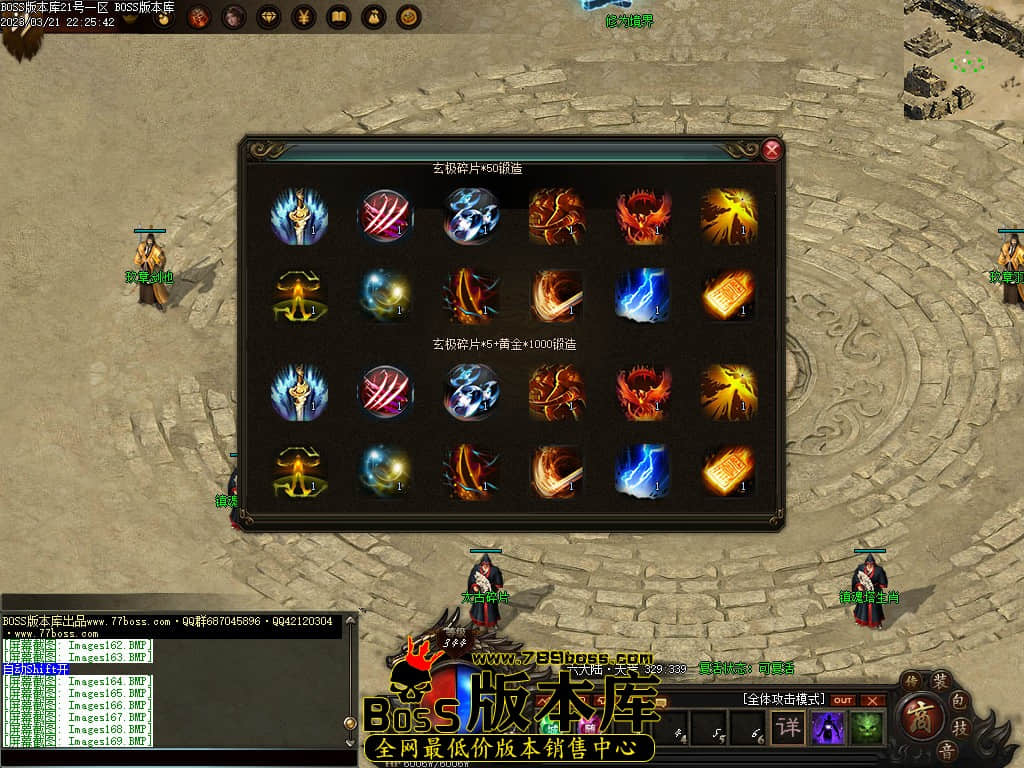Open the skills panel with the 技 button
Viewport: 1024px width, 768px height.
coord(960,727)
